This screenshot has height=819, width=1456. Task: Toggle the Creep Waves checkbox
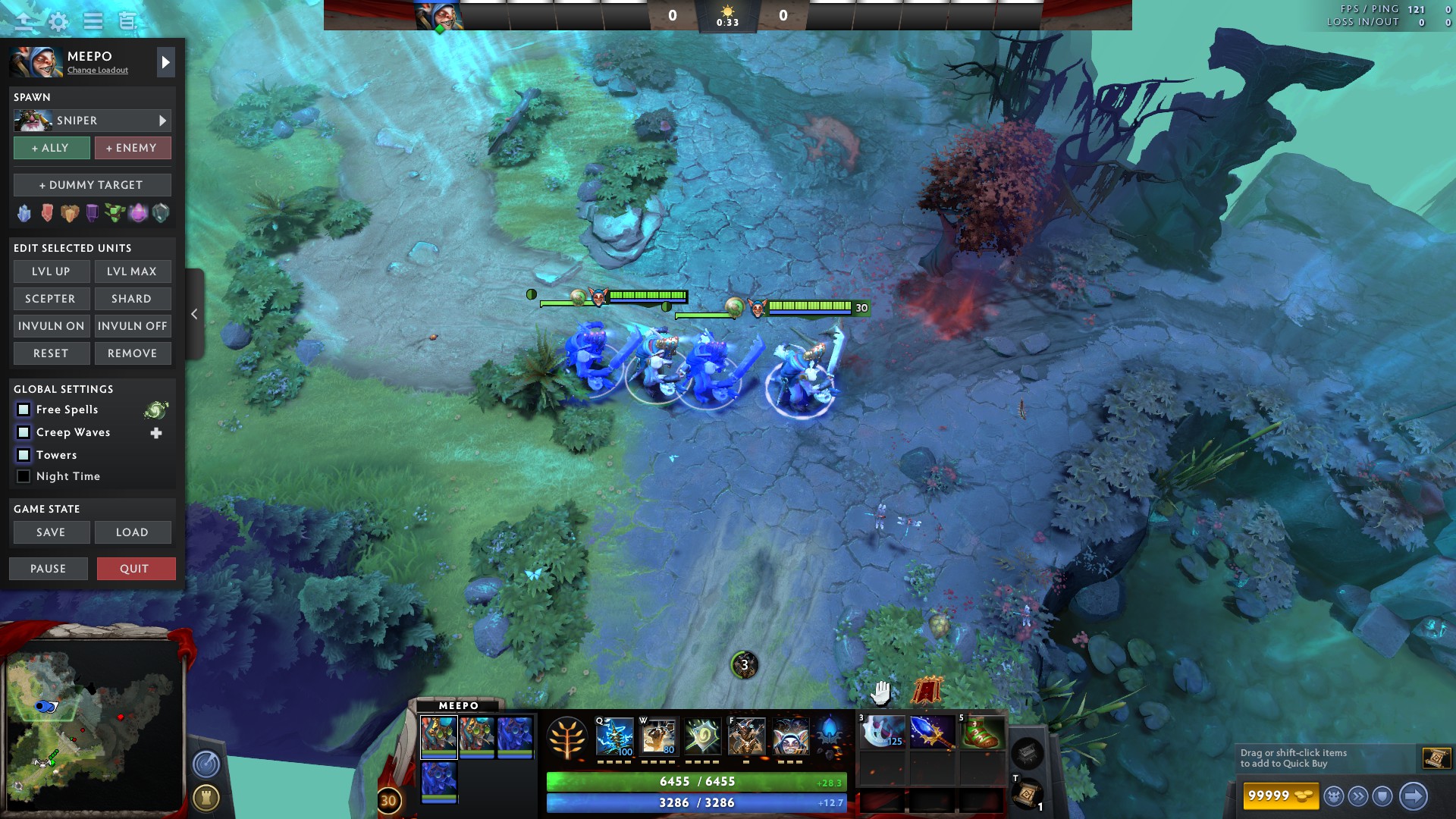pos(24,432)
